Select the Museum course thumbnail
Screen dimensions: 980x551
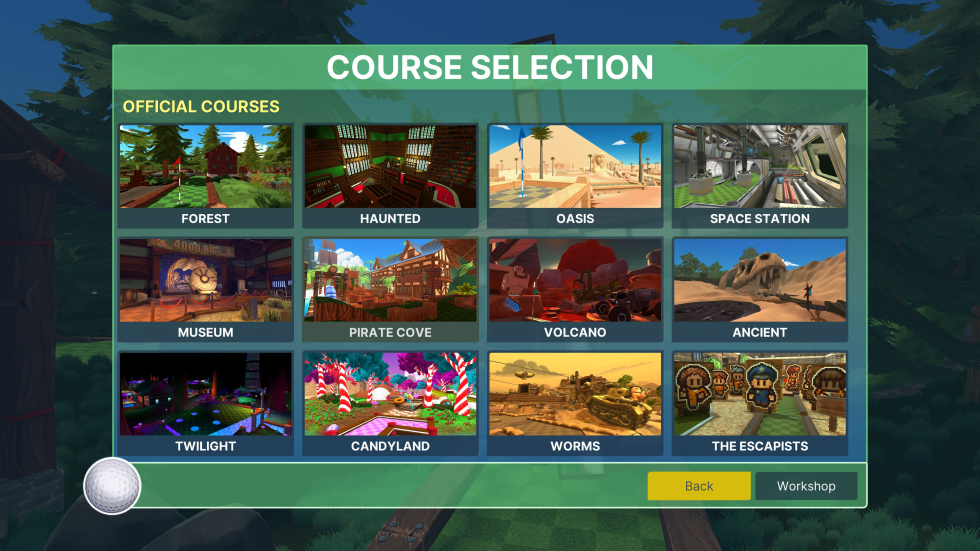(205, 289)
